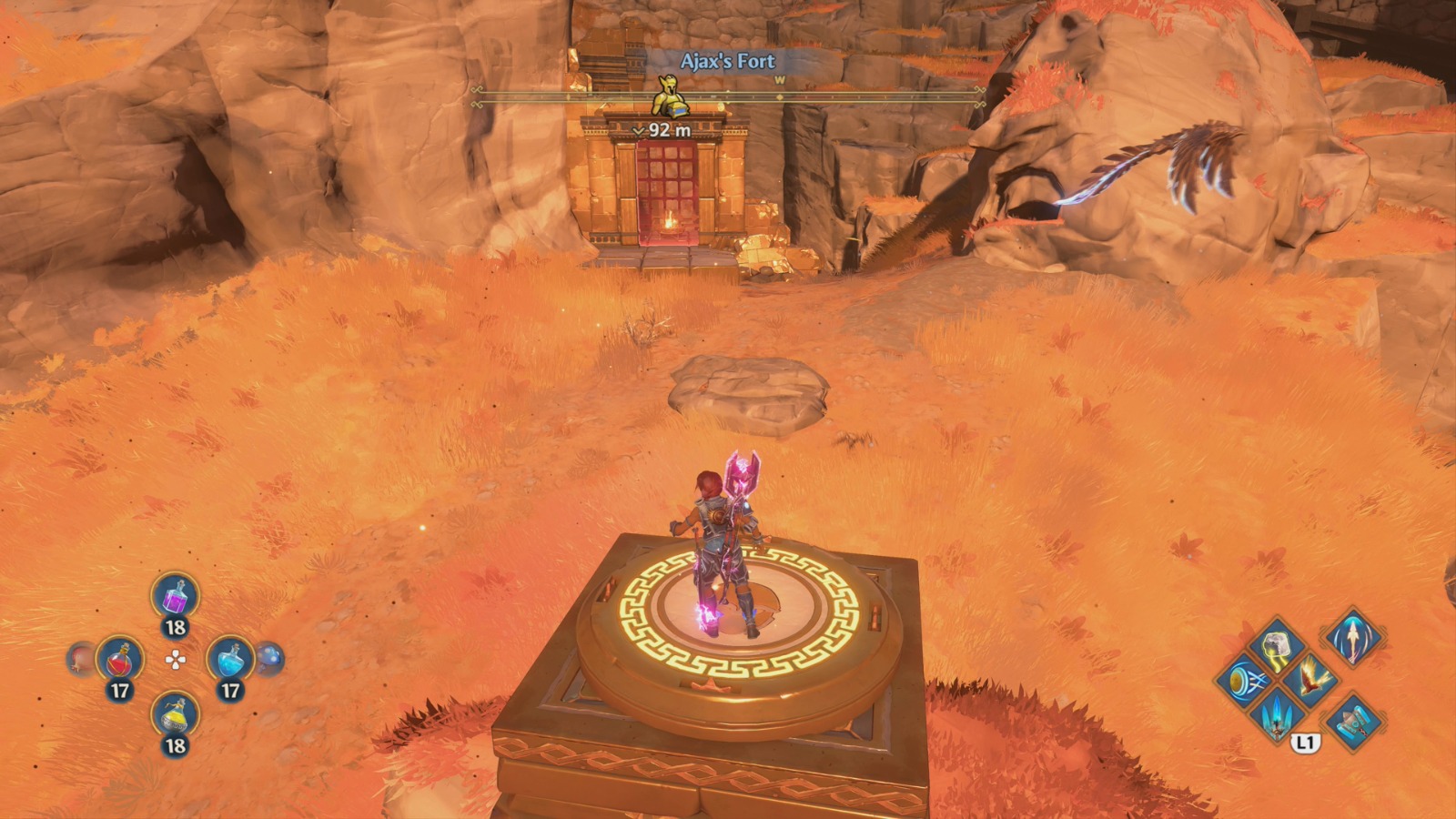This screenshot has height=819, width=1456.
Task: Click the L1 button prompt label
Action: (x=1306, y=742)
